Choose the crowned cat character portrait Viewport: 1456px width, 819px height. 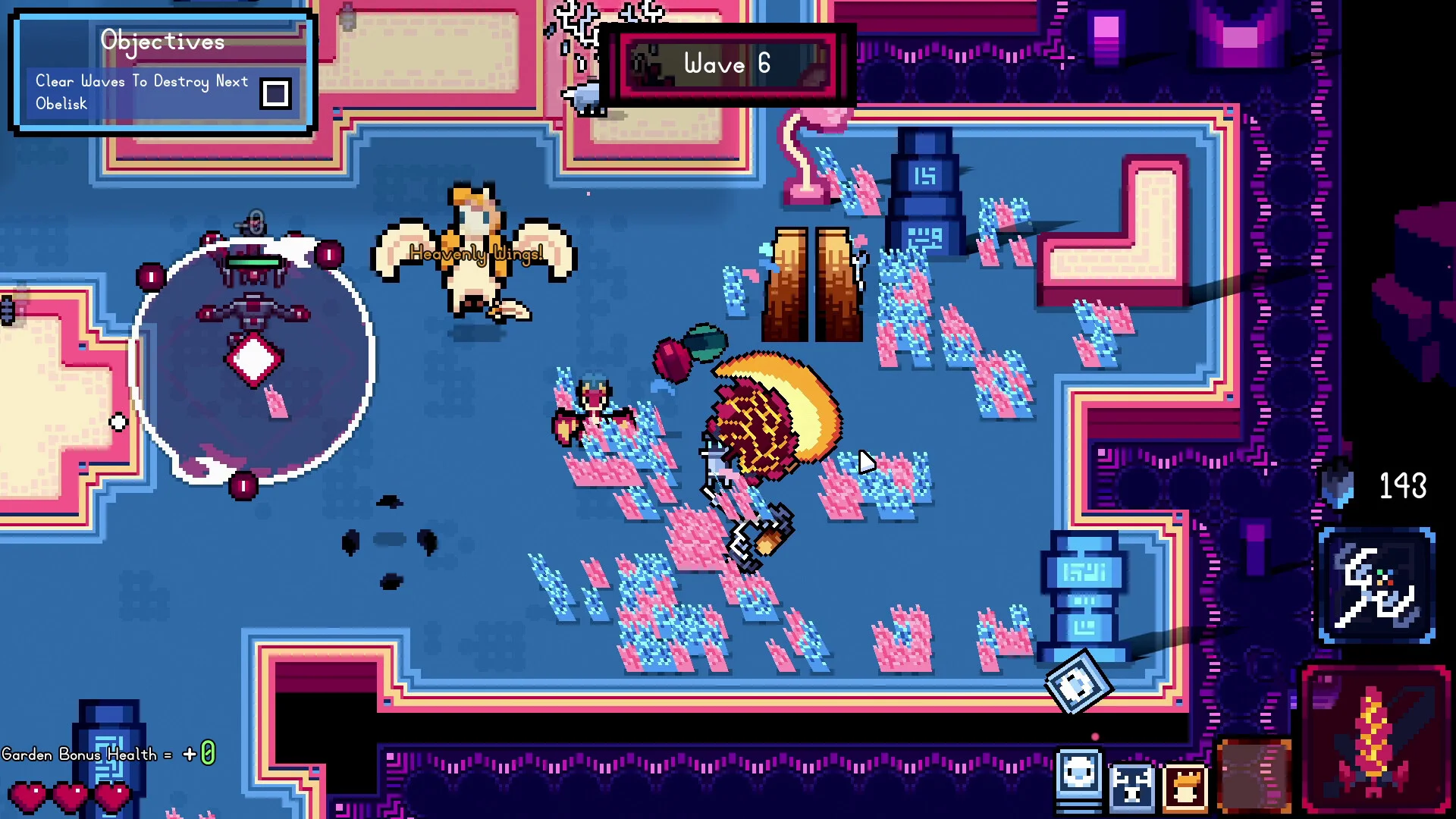point(1185,786)
